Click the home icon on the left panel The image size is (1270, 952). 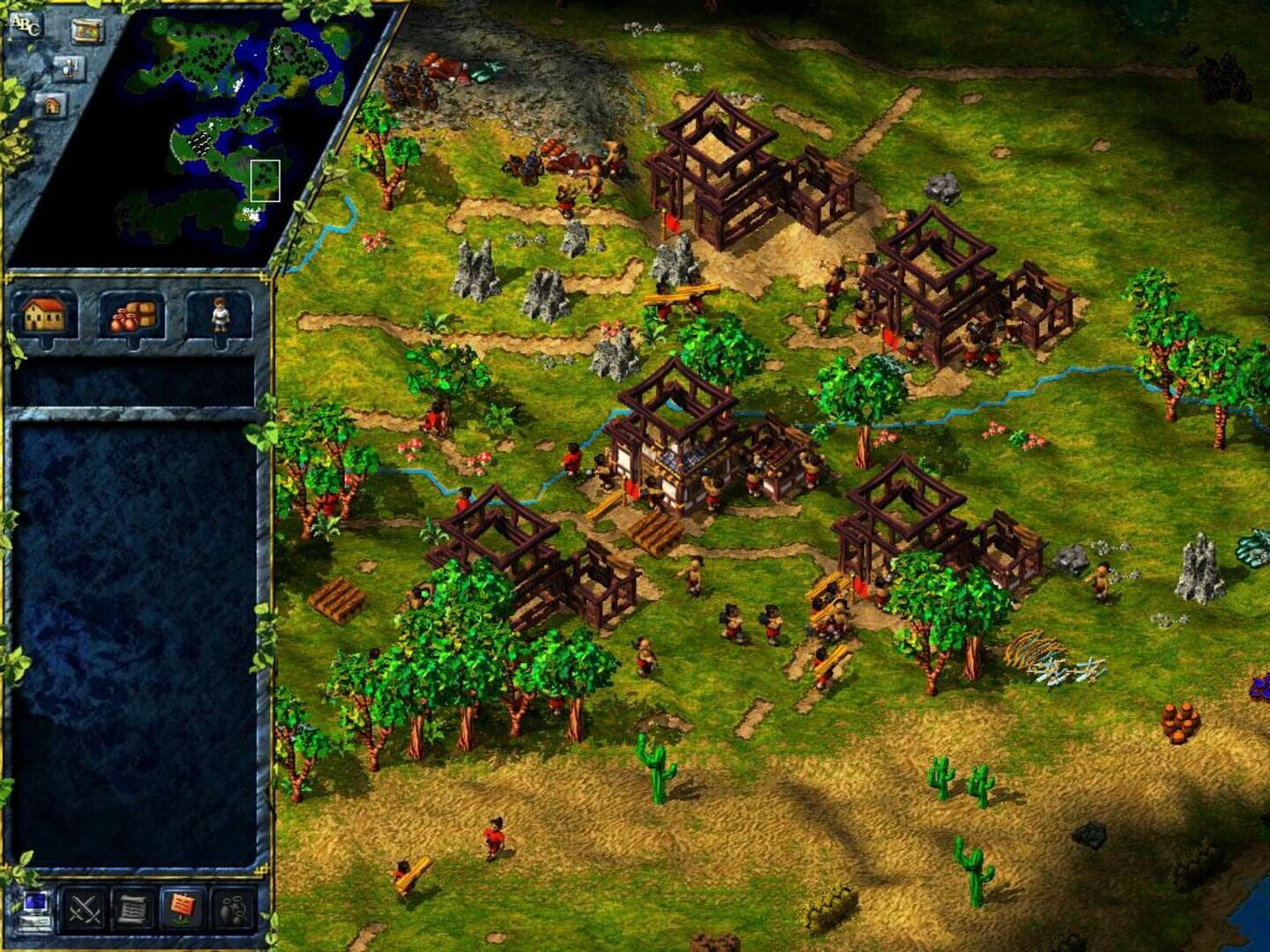coord(53,105)
